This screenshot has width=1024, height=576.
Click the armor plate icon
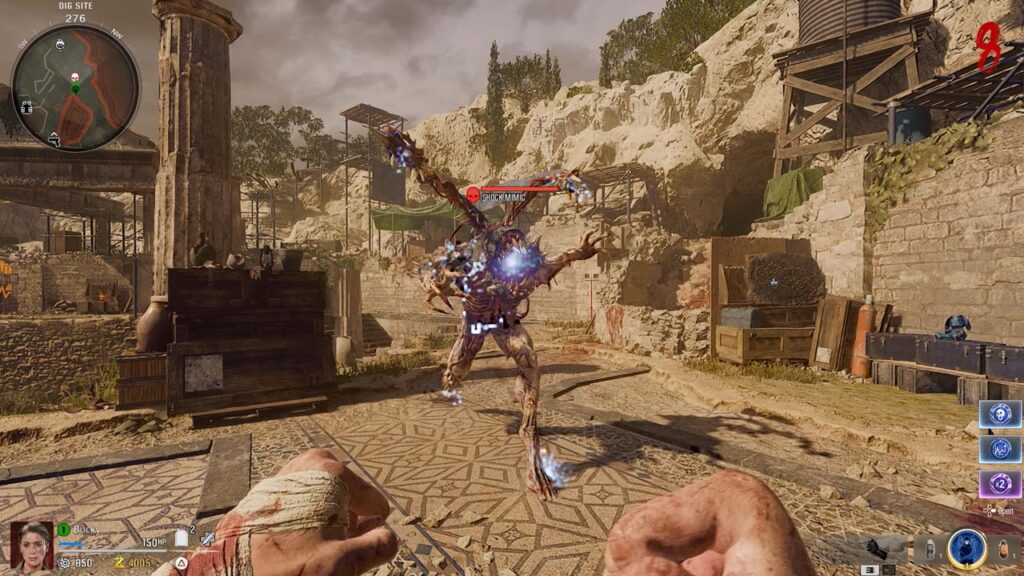click(183, 540)
